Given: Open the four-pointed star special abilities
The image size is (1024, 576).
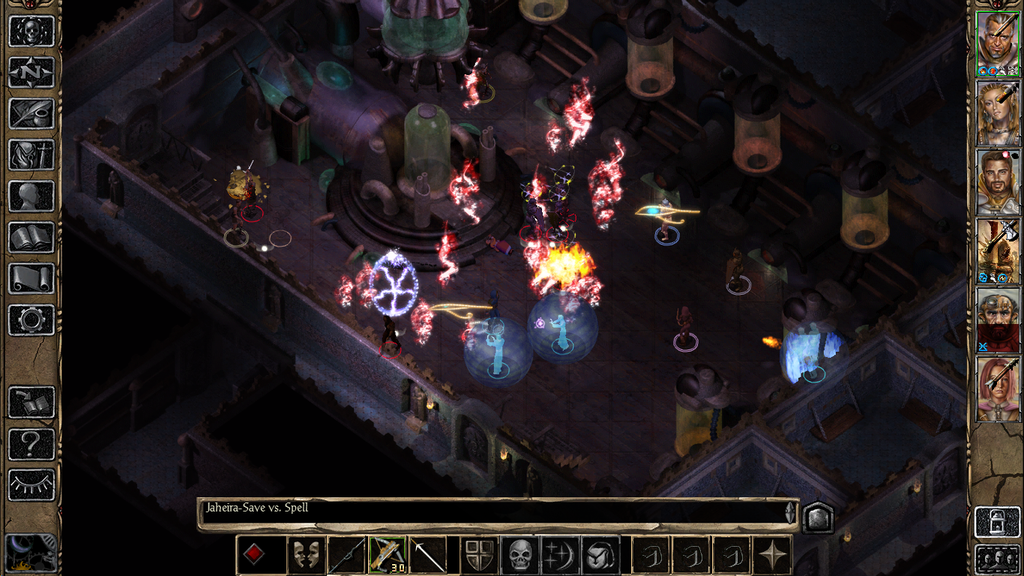Looking at the screenshot, I should [773, 555].
